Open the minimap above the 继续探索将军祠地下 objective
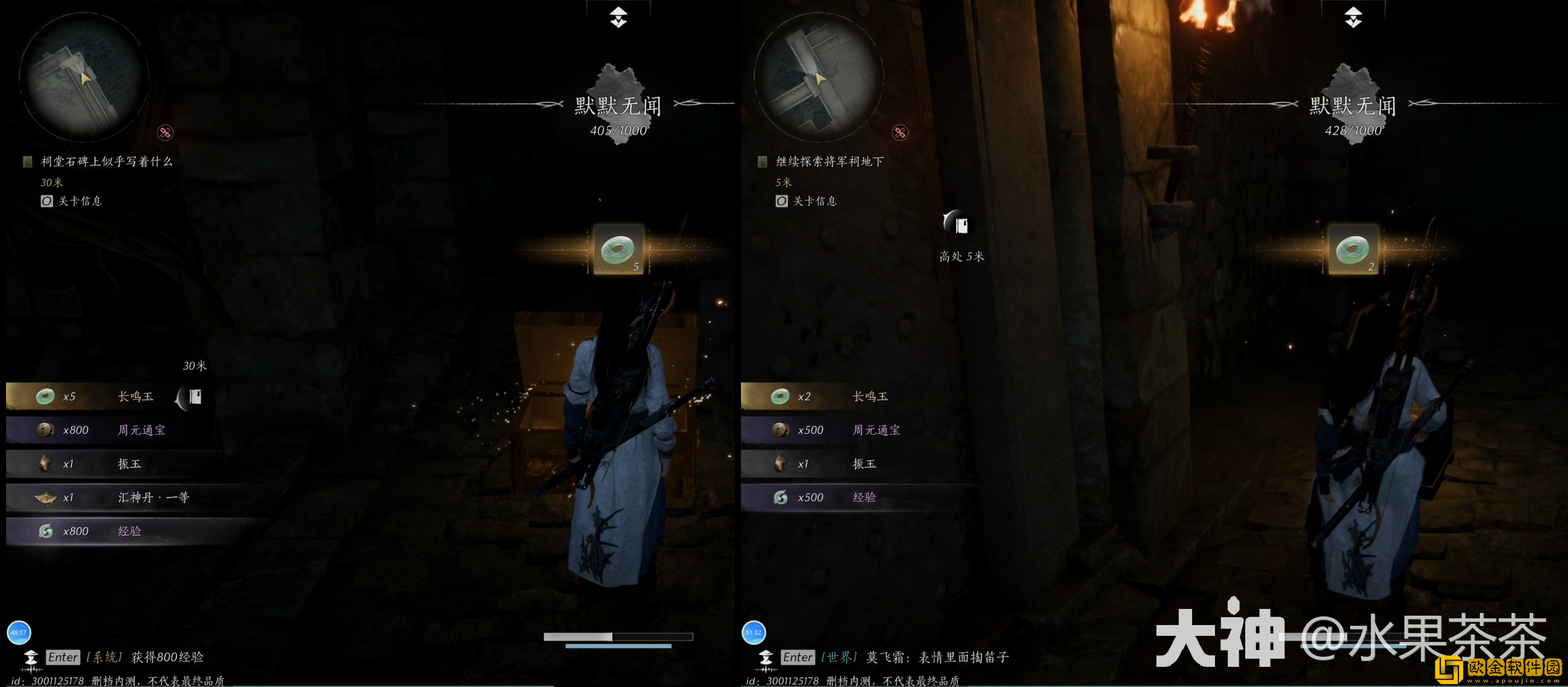This screenshot has height=687, width=1568. coord(819,77)
